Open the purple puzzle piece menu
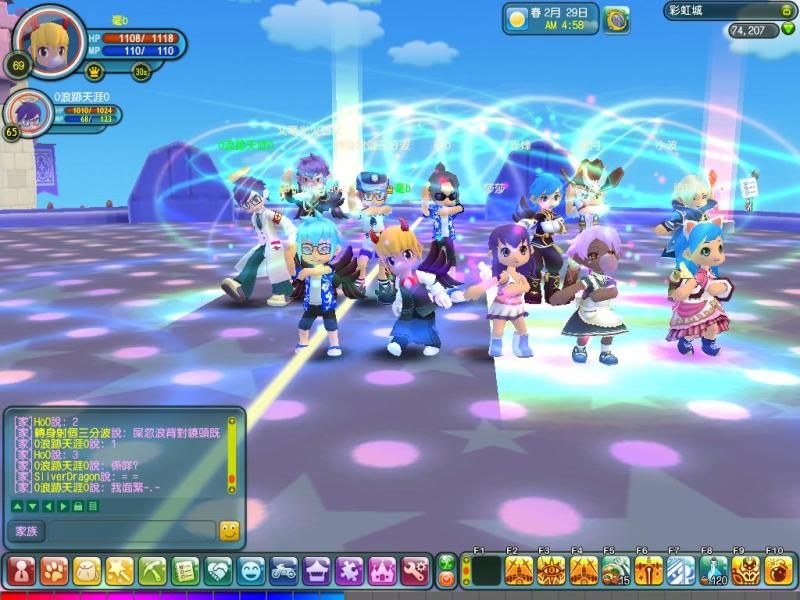Screen dimensions: 800x600 pyautogui.click(x=349, y=571)
